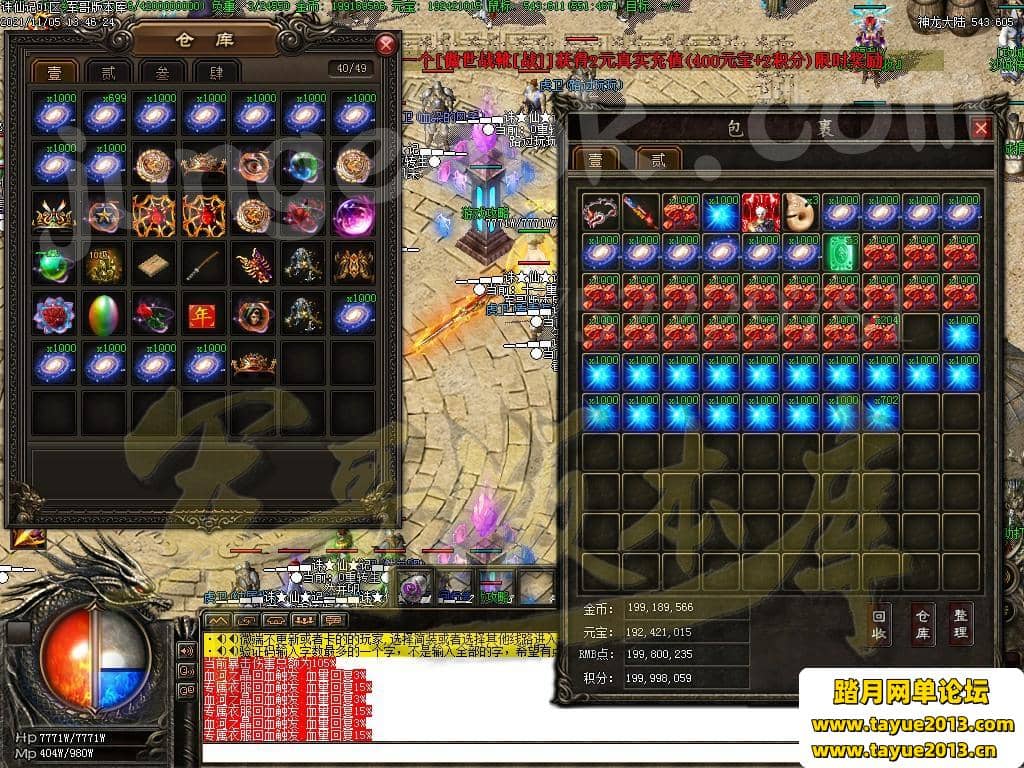Viewport: 1024px width, 768px height.
Task: Close the 包裹 bag window
Action: [x=981, y=128]
